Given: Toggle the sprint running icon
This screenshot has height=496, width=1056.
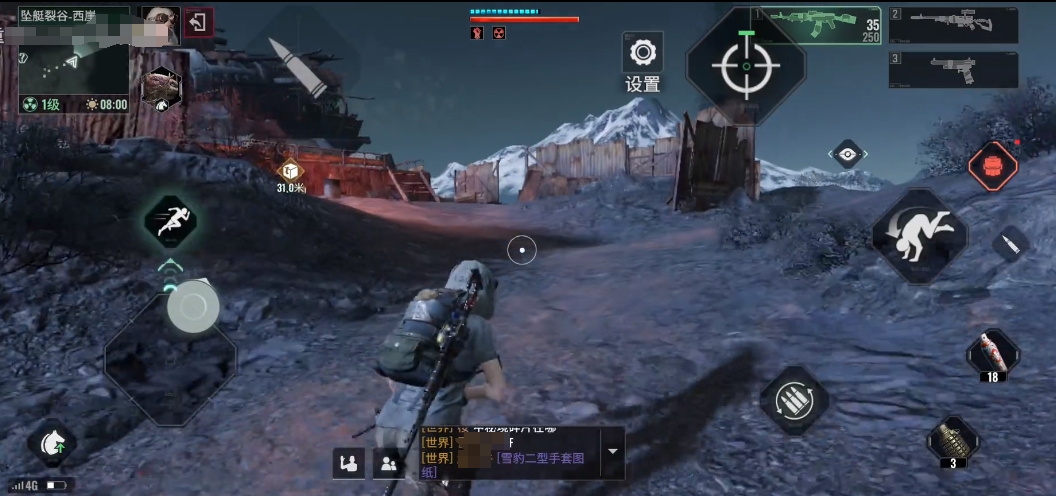Looking at the screenshot, I should [x=169, y=221].
